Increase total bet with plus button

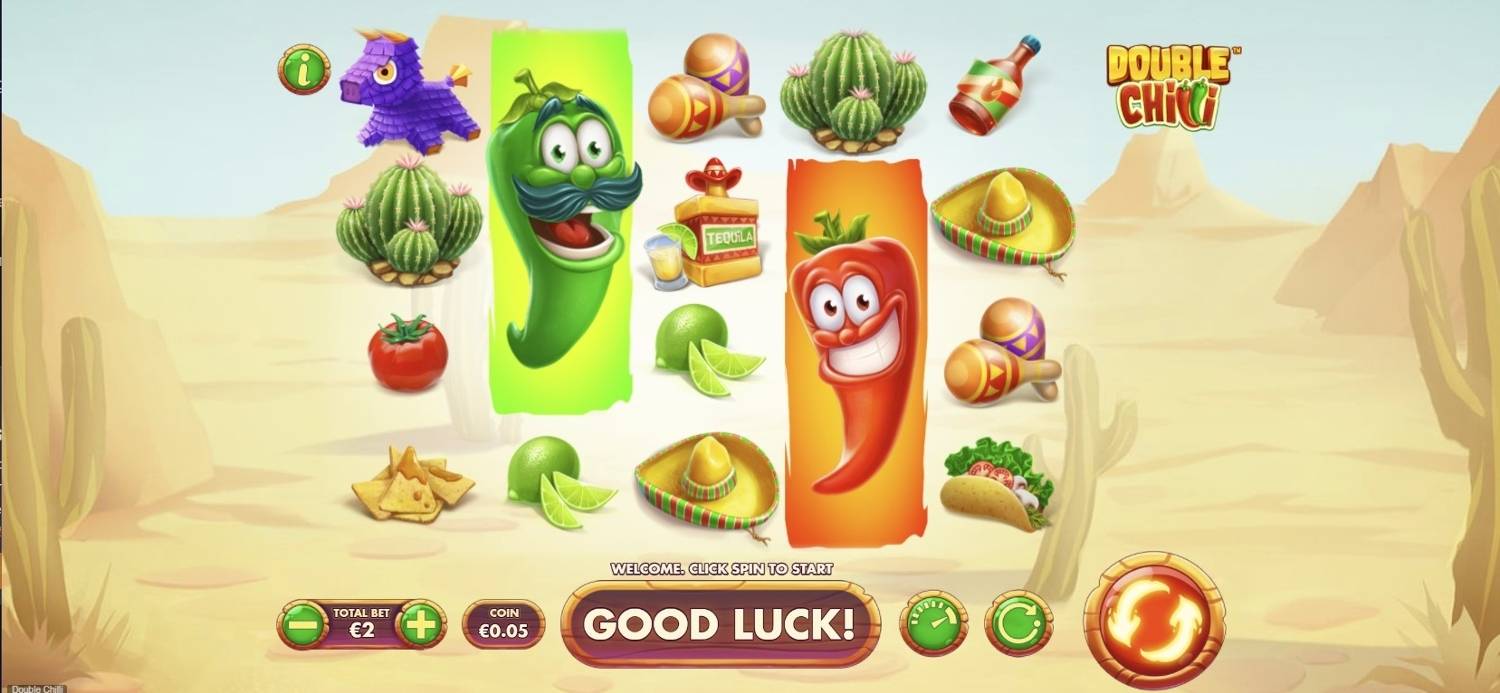(420, 625)
